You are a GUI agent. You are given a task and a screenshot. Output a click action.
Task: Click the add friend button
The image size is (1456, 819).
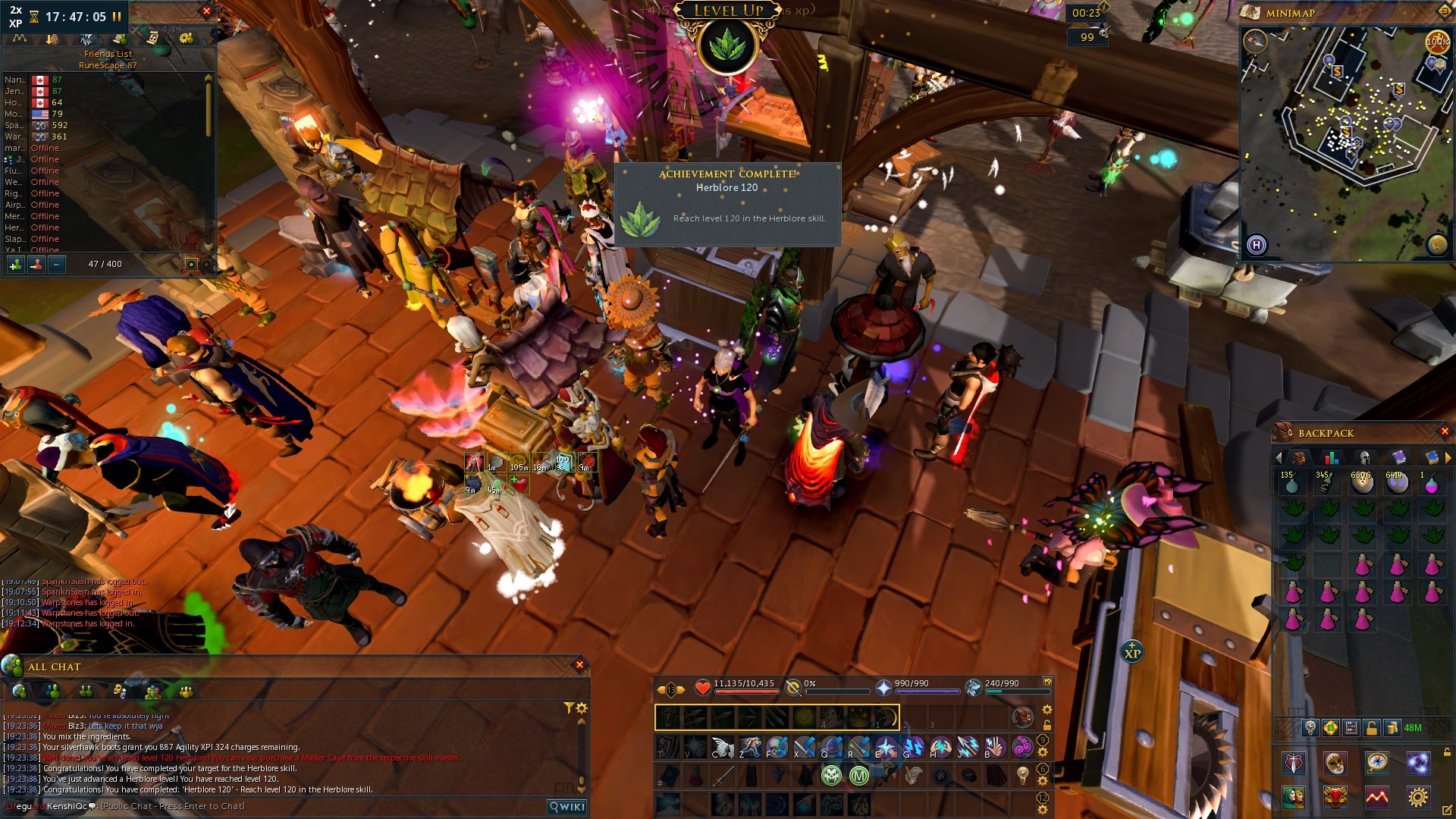[15, 264]
